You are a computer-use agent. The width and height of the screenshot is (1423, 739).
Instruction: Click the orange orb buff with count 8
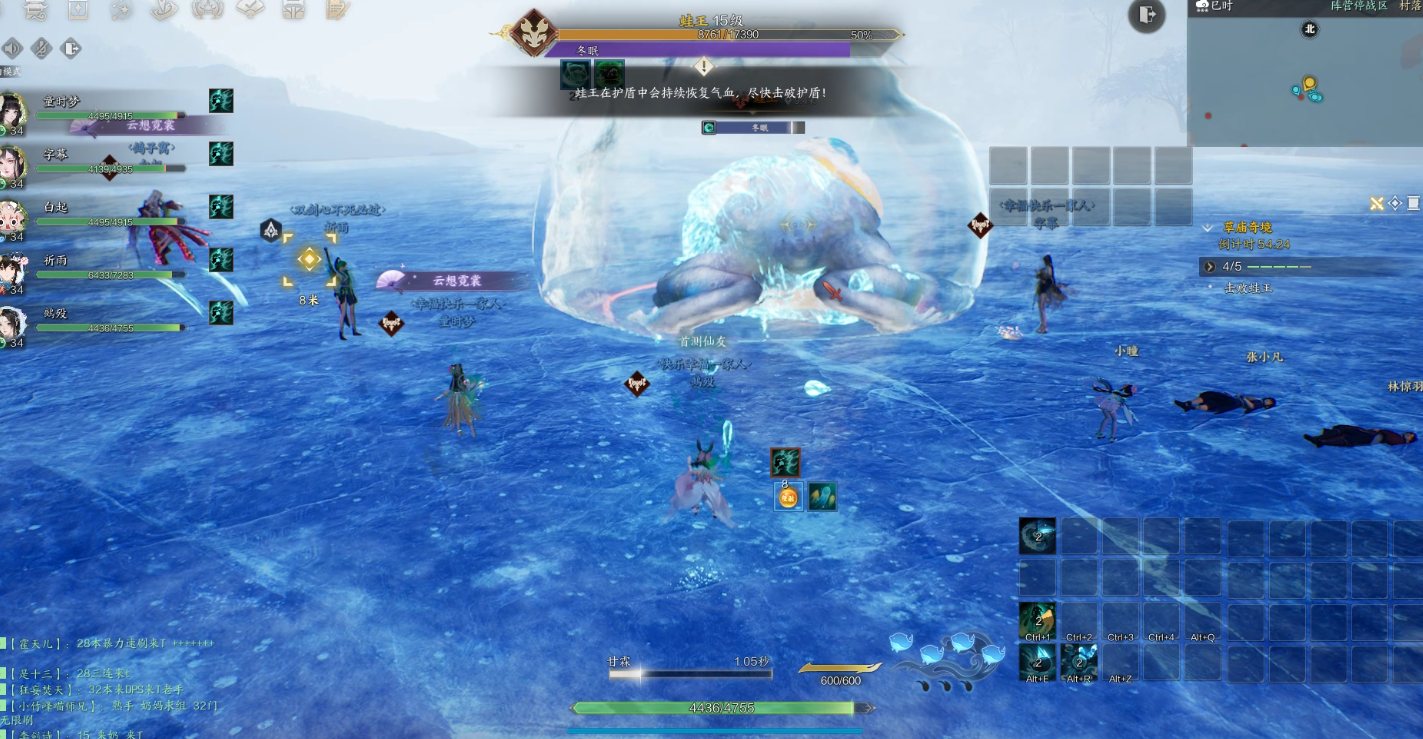click(789, 496)
